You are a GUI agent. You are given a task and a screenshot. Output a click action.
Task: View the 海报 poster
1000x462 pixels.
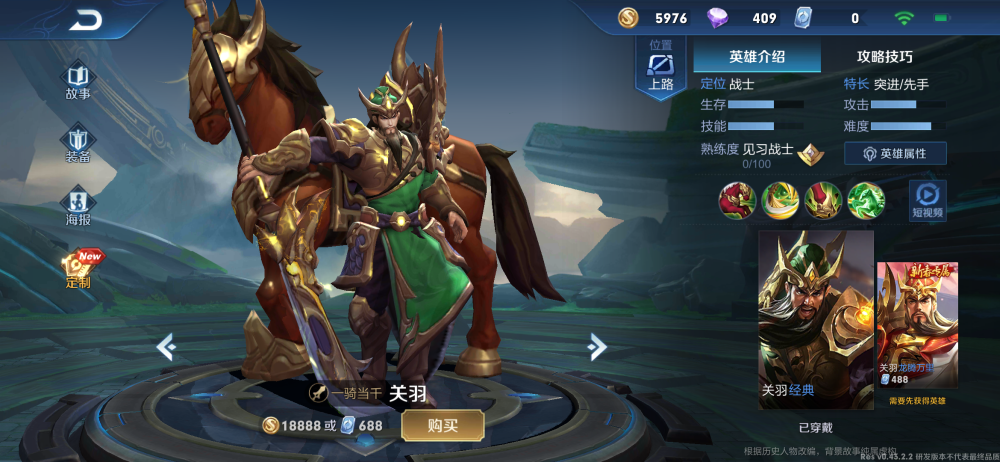[78, 204]
